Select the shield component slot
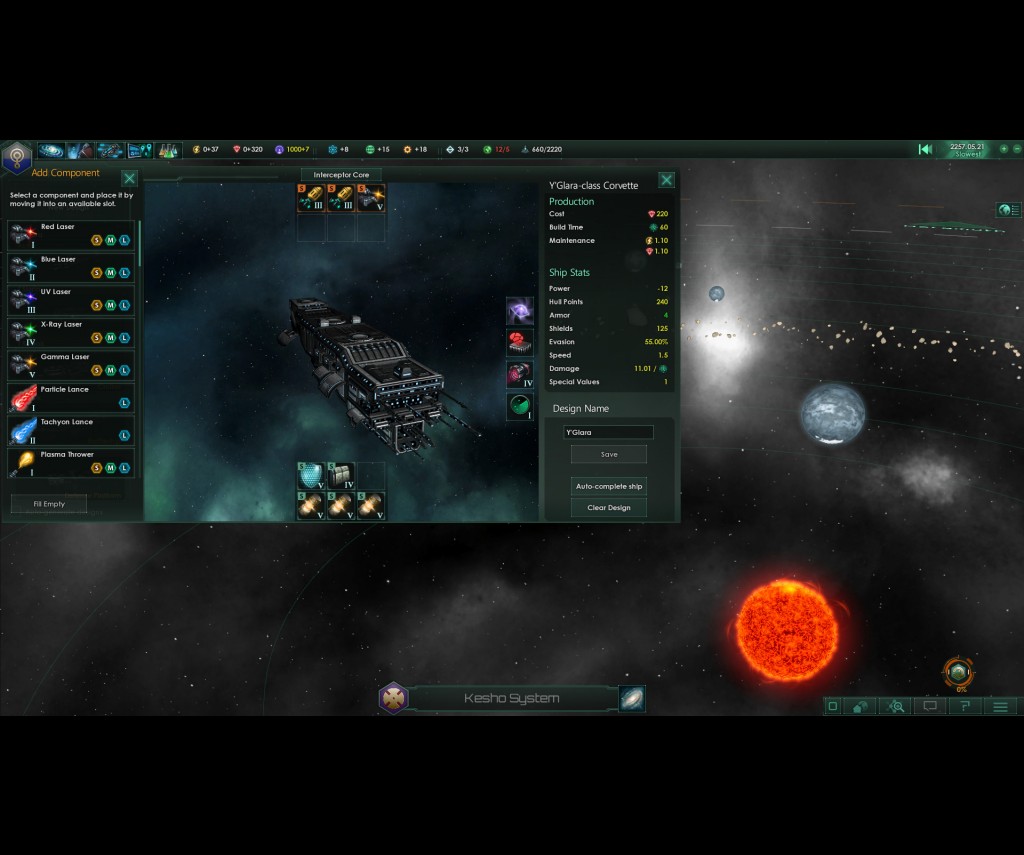This screenshot has width=1024, height=855. [x=311, y=475]
